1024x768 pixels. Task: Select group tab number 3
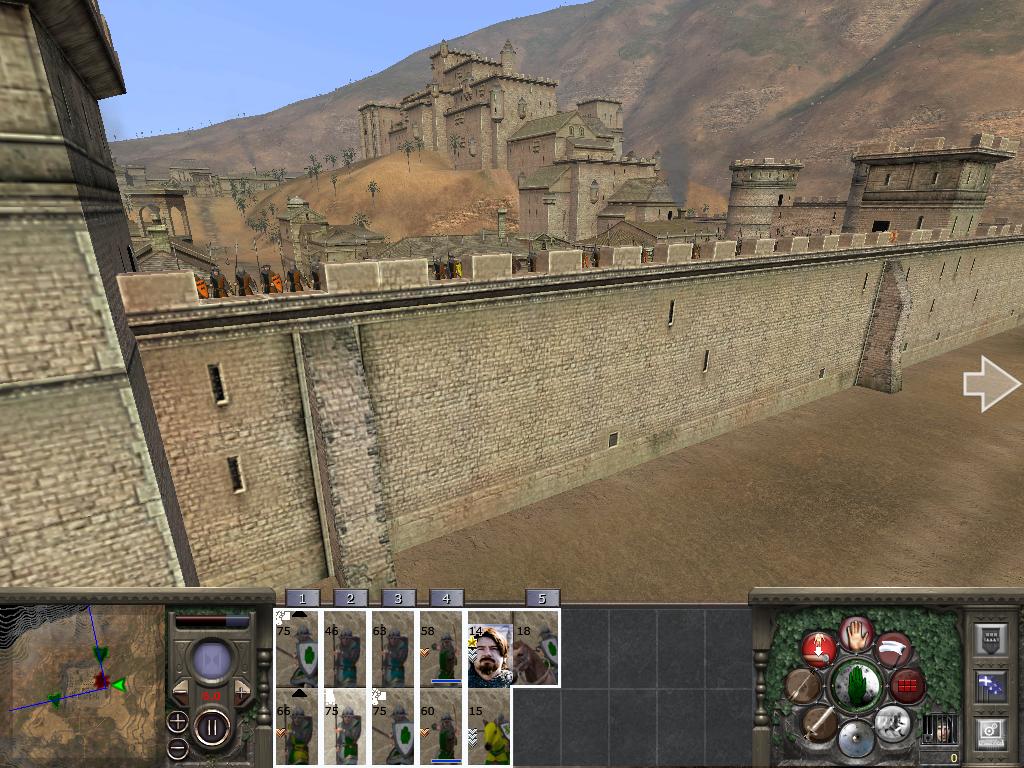[x=398, y=598]
